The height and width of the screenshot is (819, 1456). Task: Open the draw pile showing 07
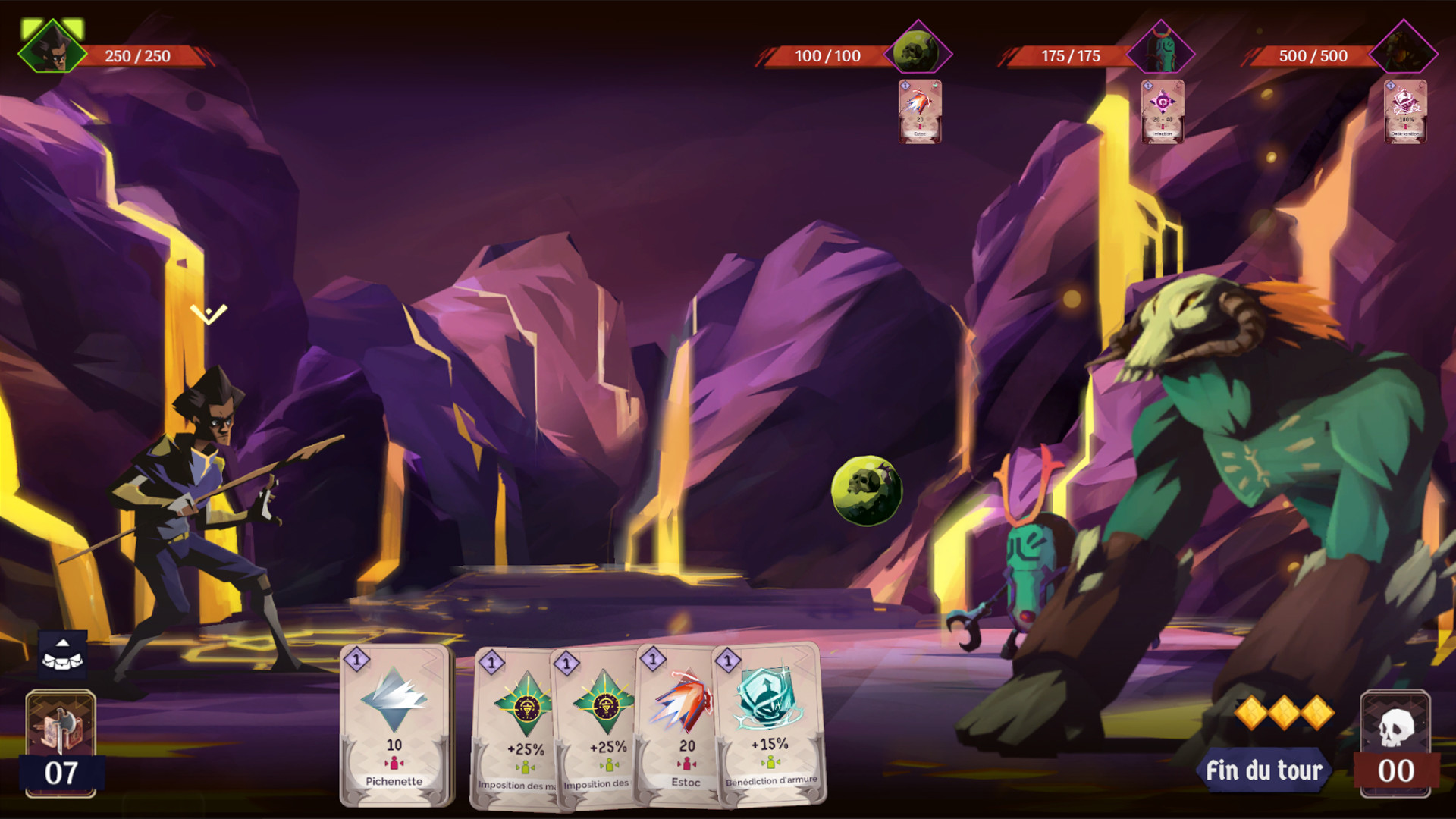click(61, 743)
